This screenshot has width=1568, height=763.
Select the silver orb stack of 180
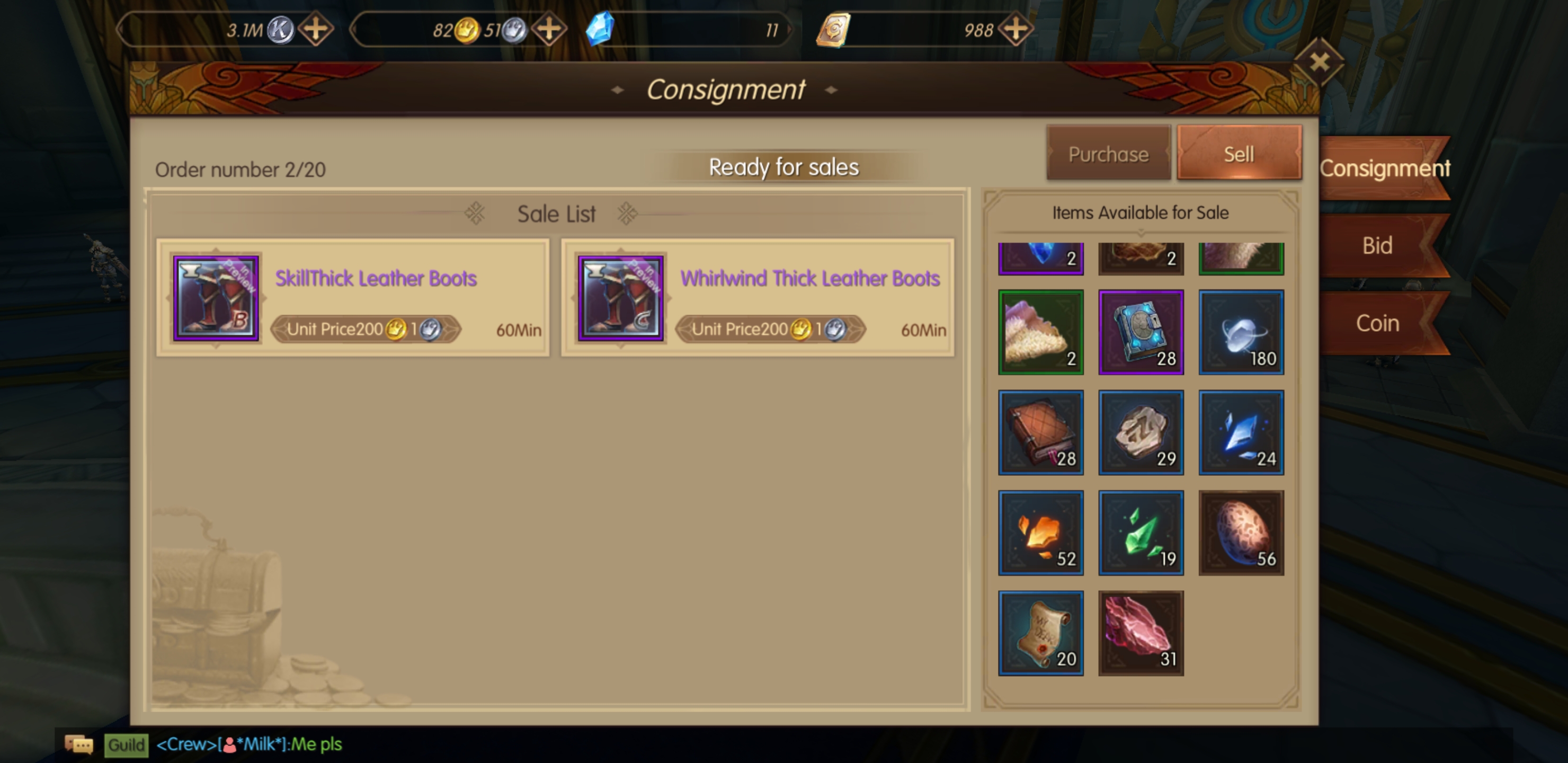point(1241,332)
